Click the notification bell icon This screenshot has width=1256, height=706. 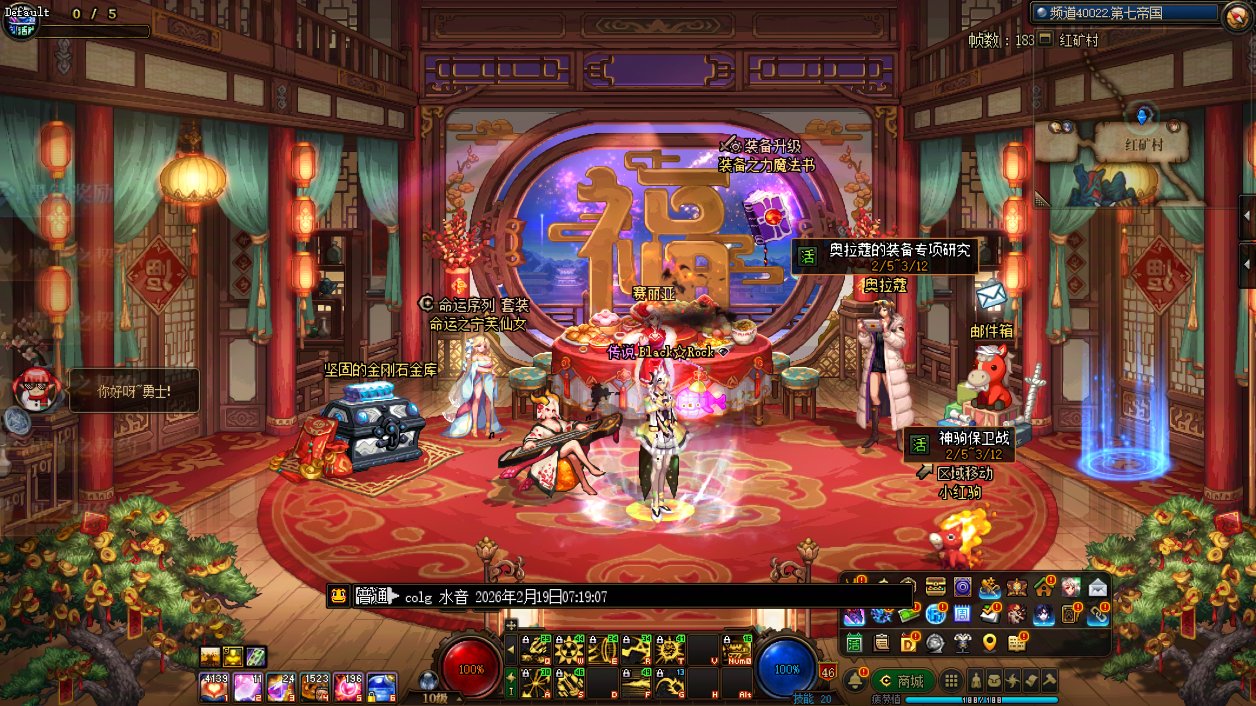tap(856, 681)
